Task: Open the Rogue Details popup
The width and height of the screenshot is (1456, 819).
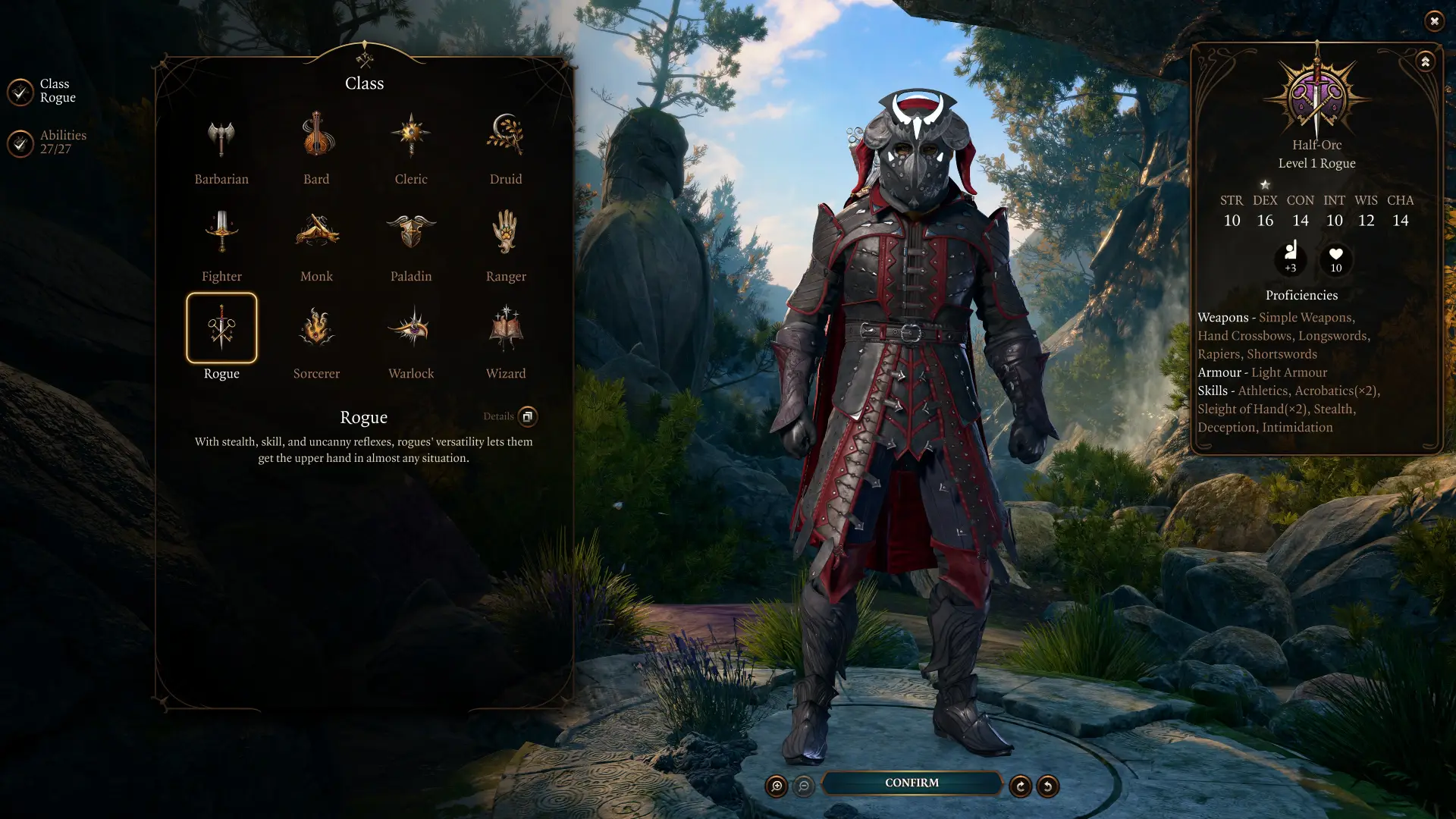Action: [x=527, y=416]
